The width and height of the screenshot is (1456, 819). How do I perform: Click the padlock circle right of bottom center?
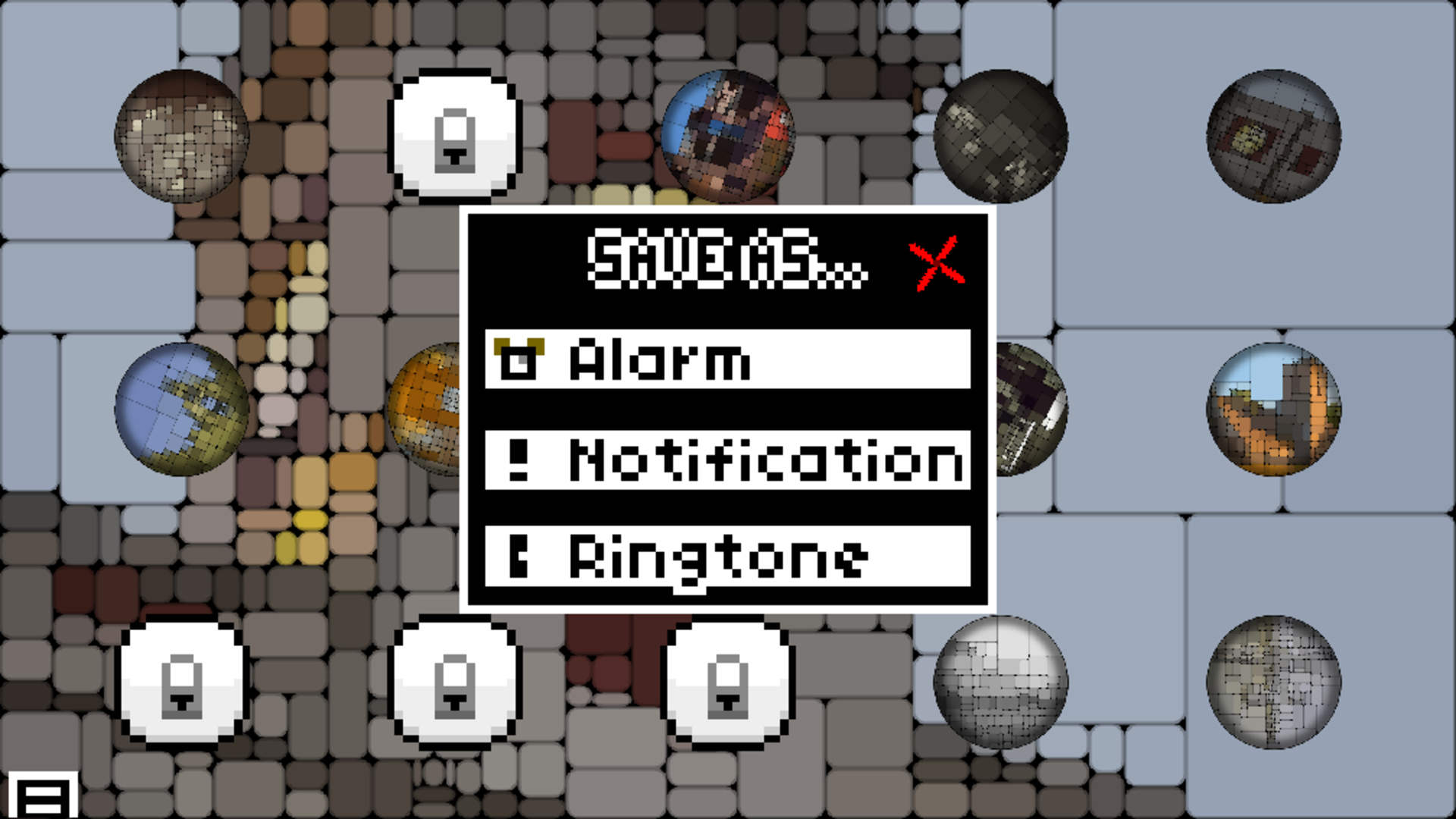point(728,686)
